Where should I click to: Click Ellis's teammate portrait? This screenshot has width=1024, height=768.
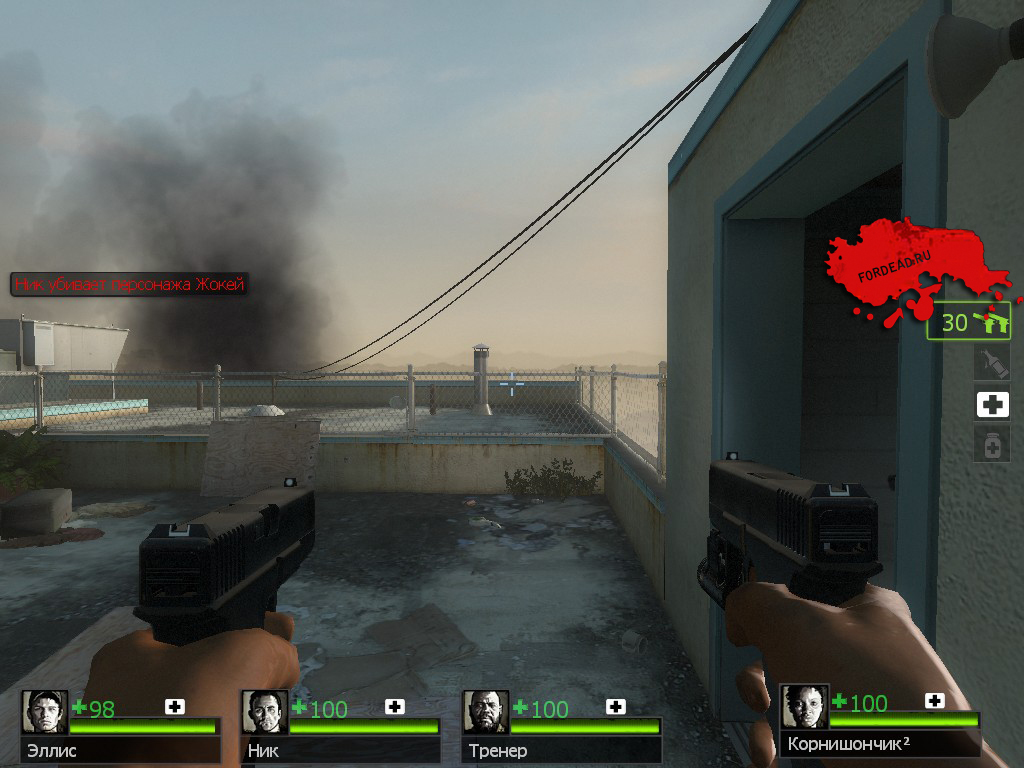45,712
